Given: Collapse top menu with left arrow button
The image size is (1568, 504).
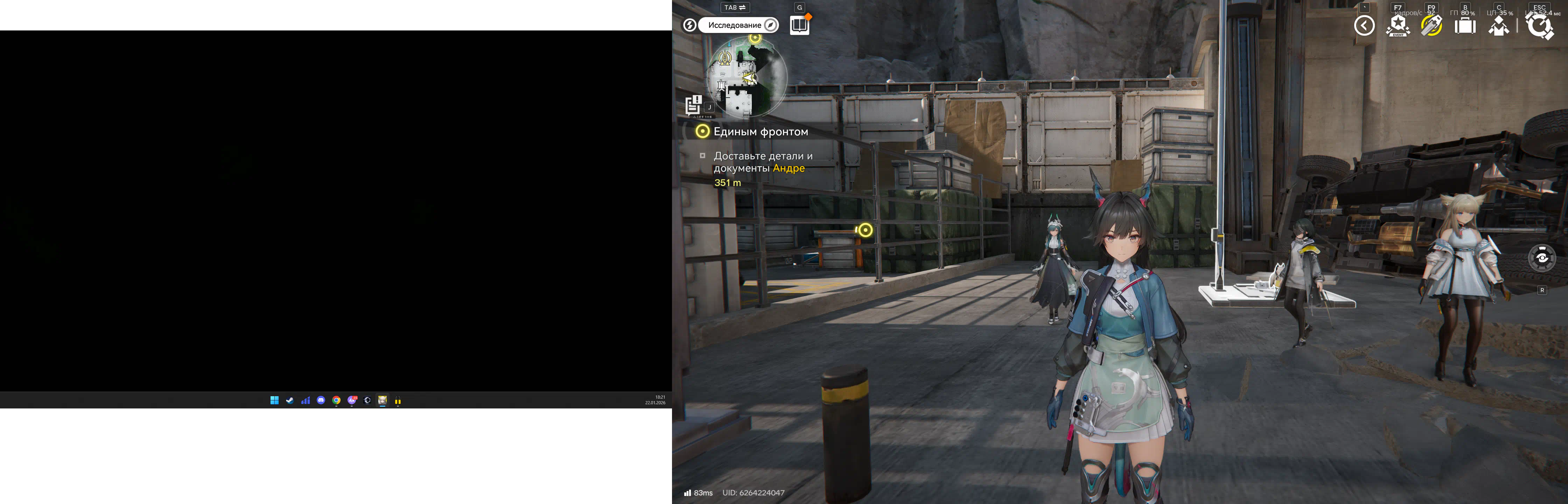Looking at the screenshot, I should pos(1364,26).
